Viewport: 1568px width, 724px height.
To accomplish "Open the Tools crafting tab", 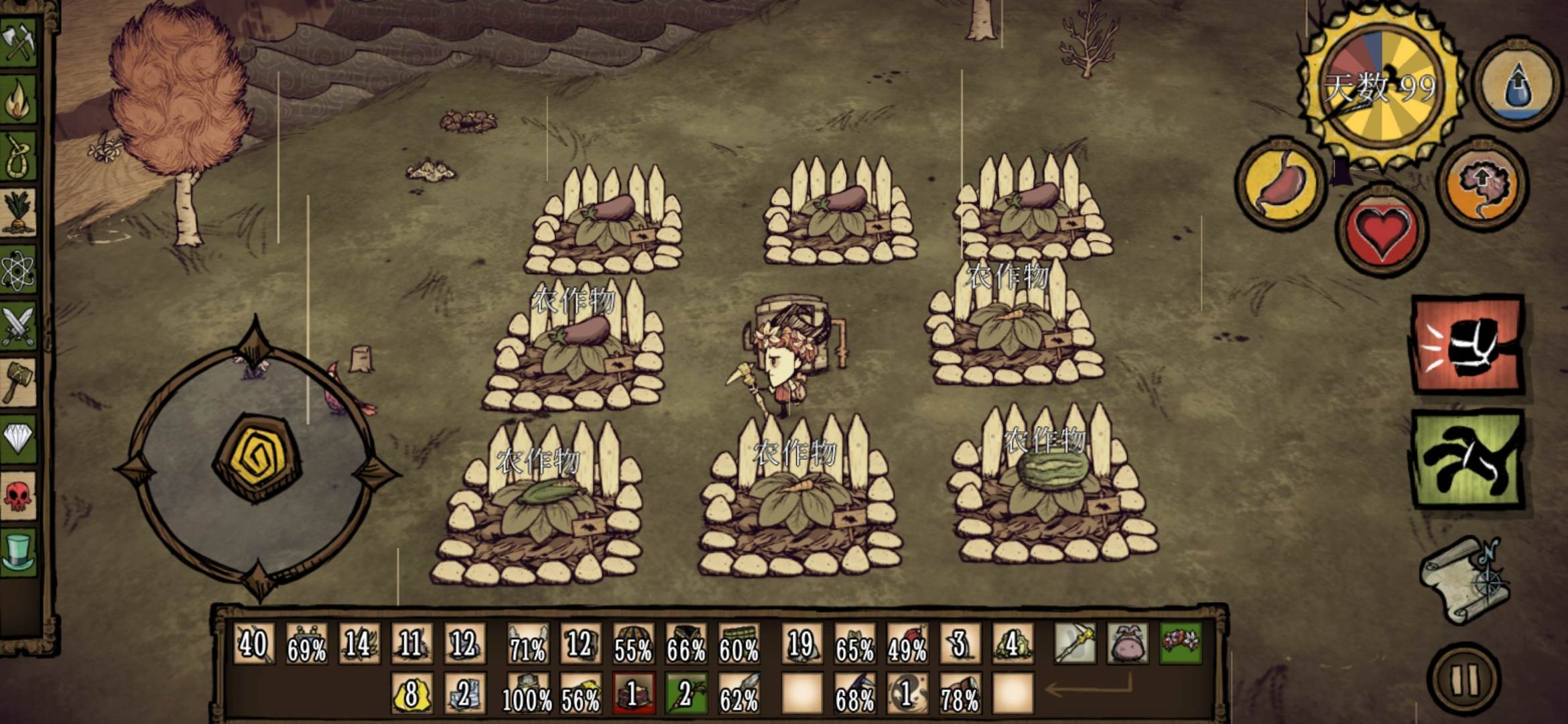I will (18, 42).
